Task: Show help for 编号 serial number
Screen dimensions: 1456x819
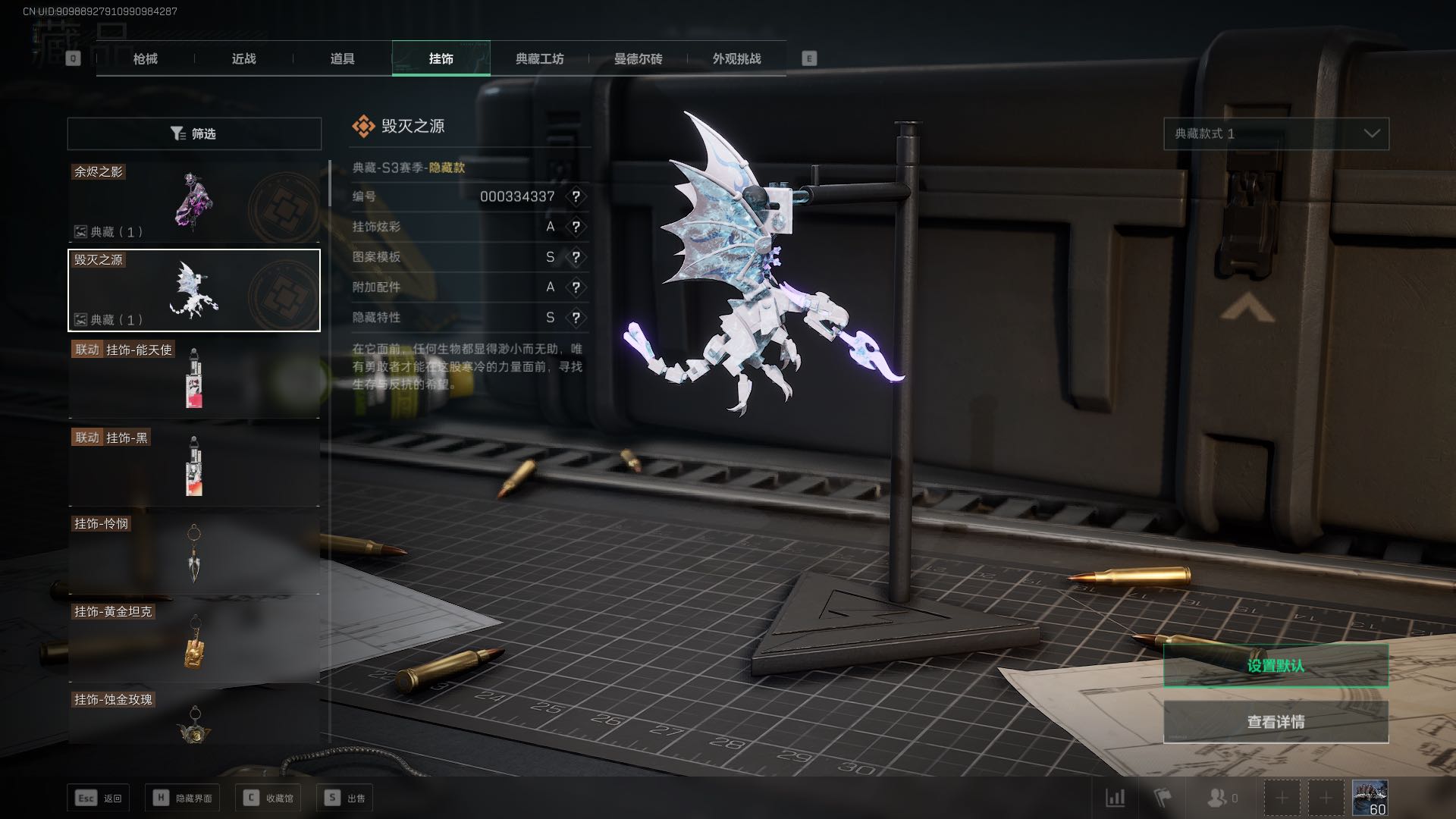Action: pos(576,196)
